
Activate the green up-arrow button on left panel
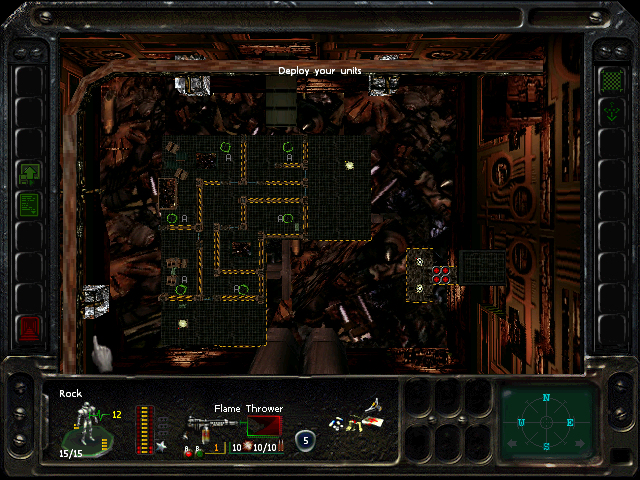click(29, 174)
